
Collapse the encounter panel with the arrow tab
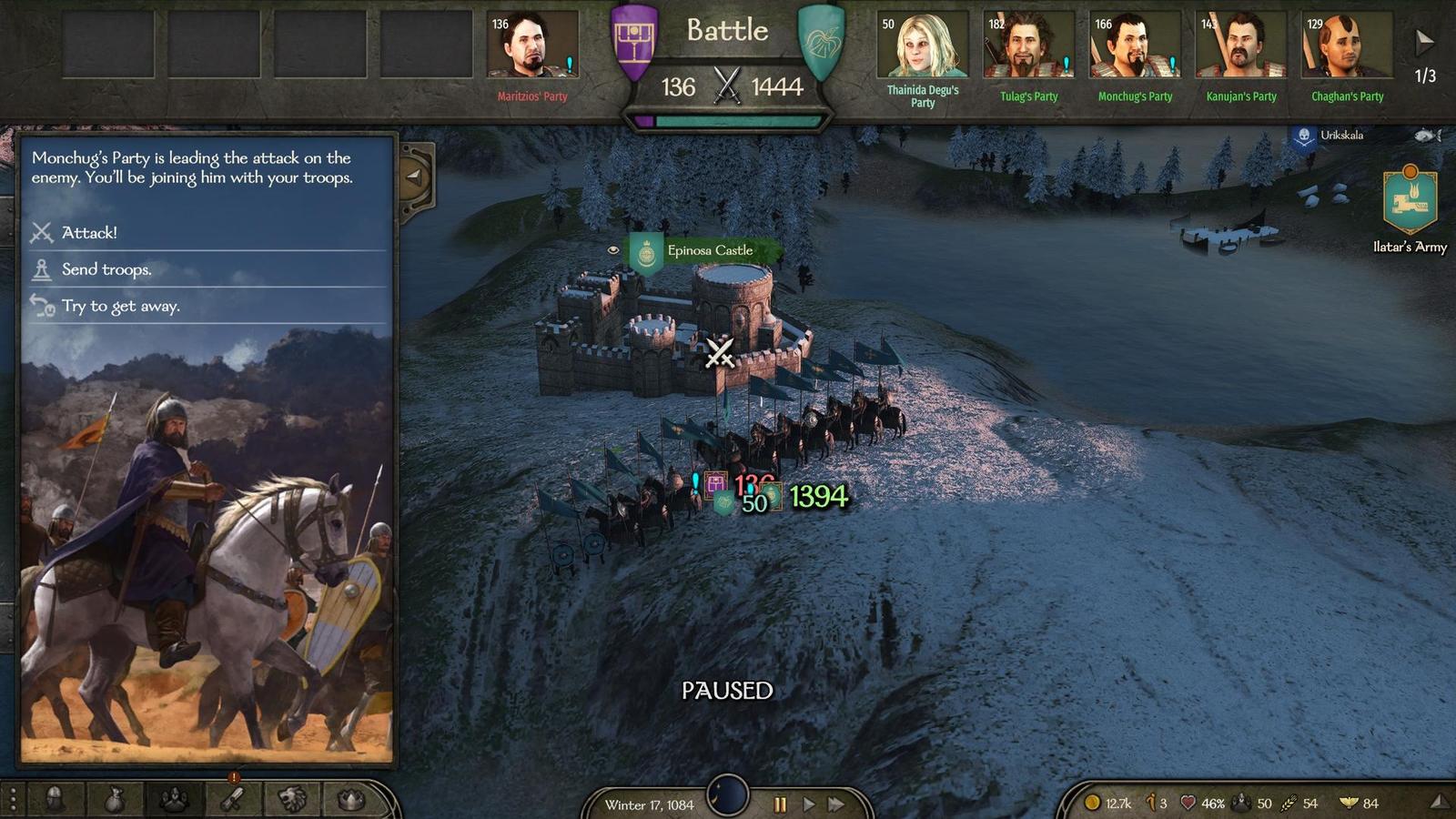(415, 177)
